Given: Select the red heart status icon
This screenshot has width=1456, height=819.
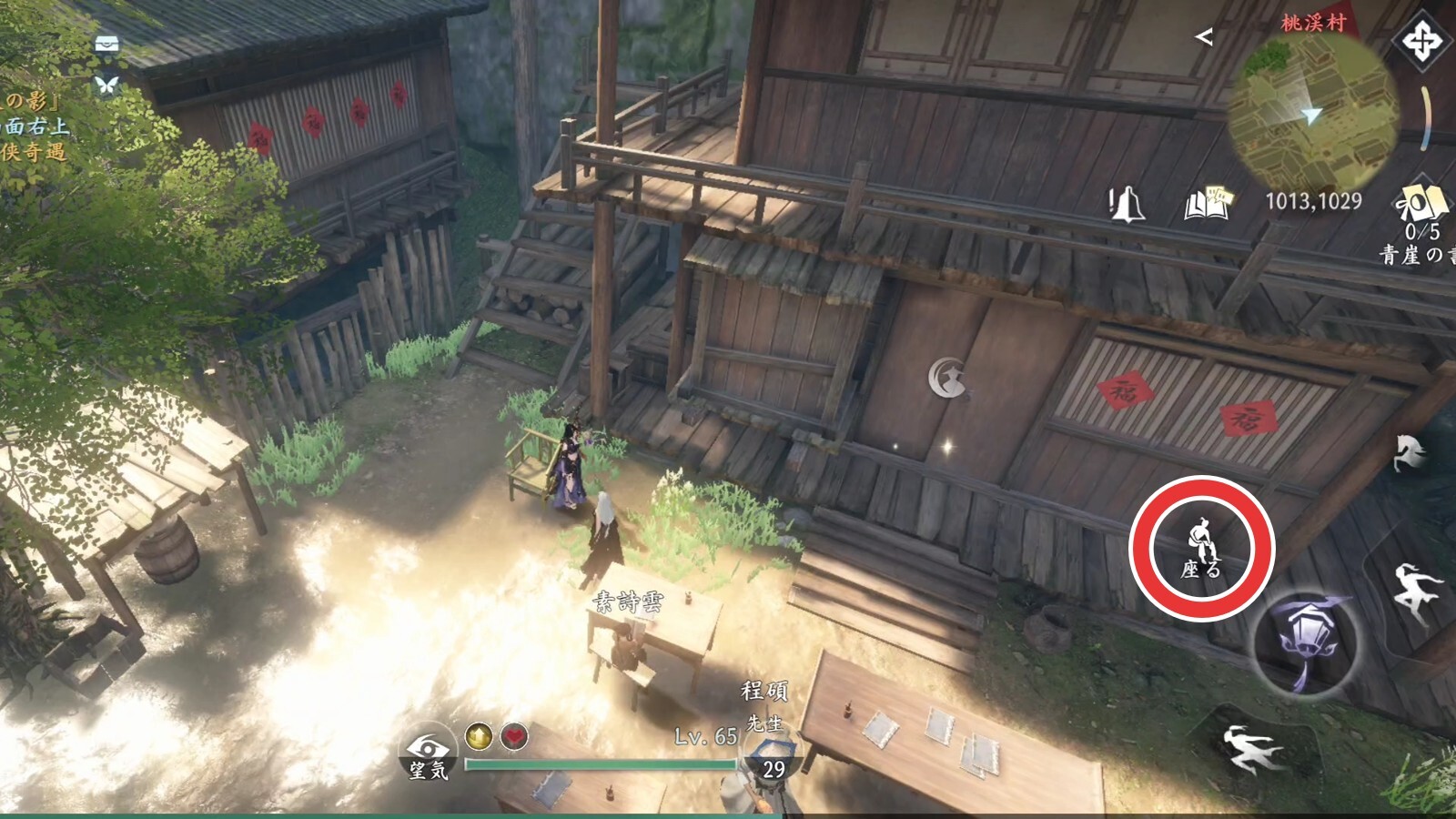Looking at the screenshot, I should point(515,735).
